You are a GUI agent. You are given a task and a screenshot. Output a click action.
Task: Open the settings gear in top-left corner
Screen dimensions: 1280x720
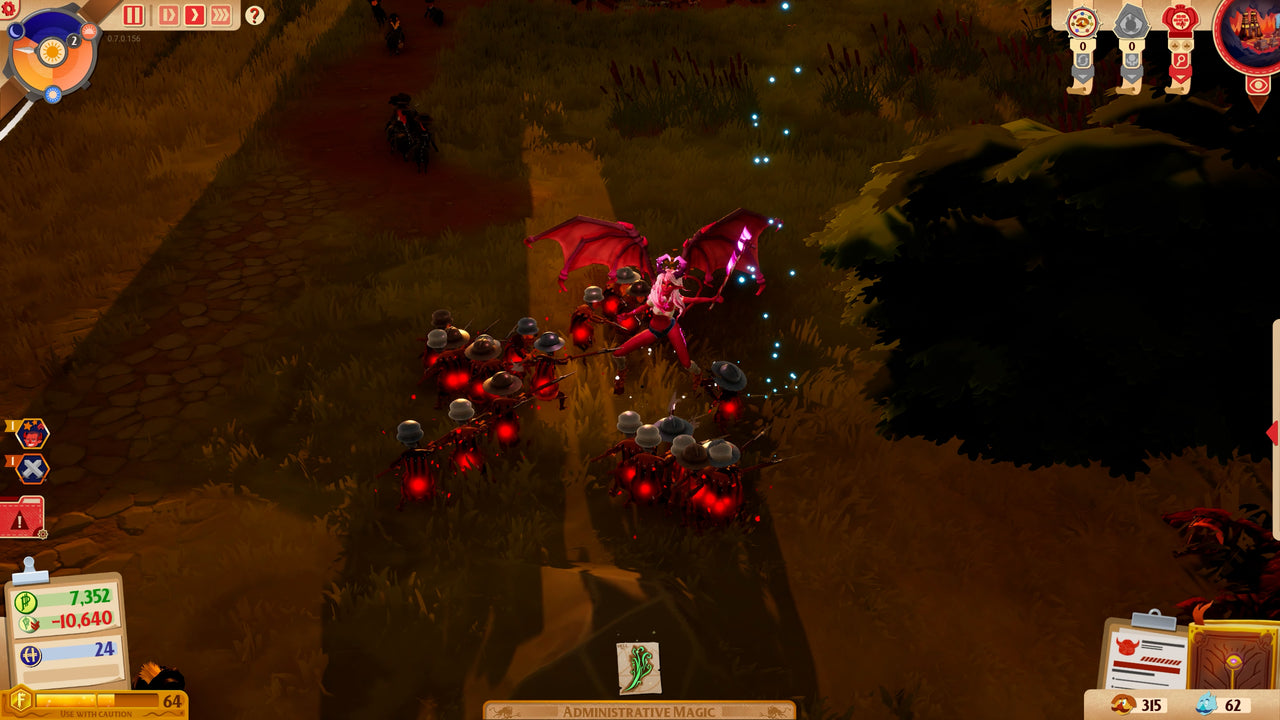[x=9, y=8]
